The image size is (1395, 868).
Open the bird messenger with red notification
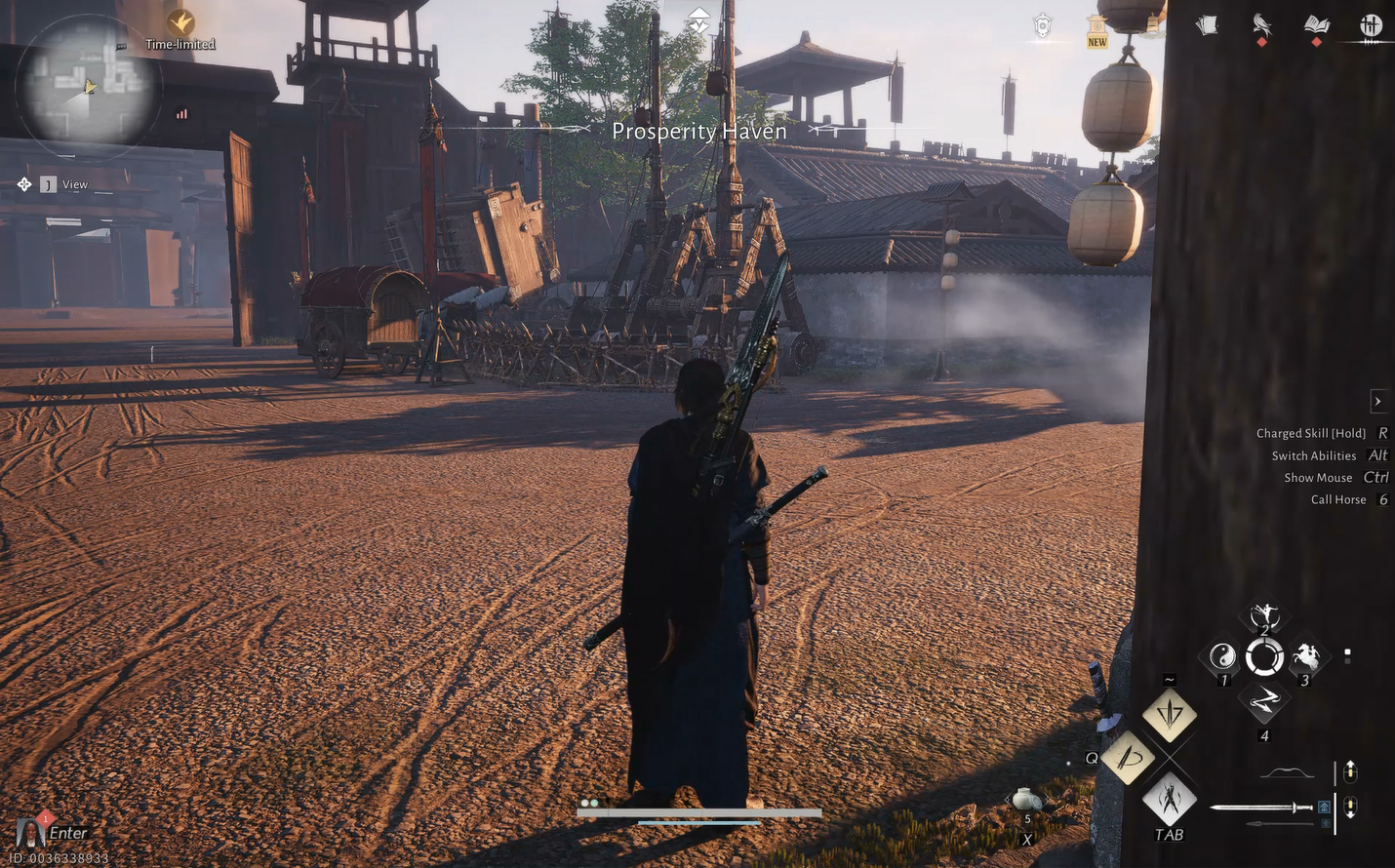point(1261,26)
